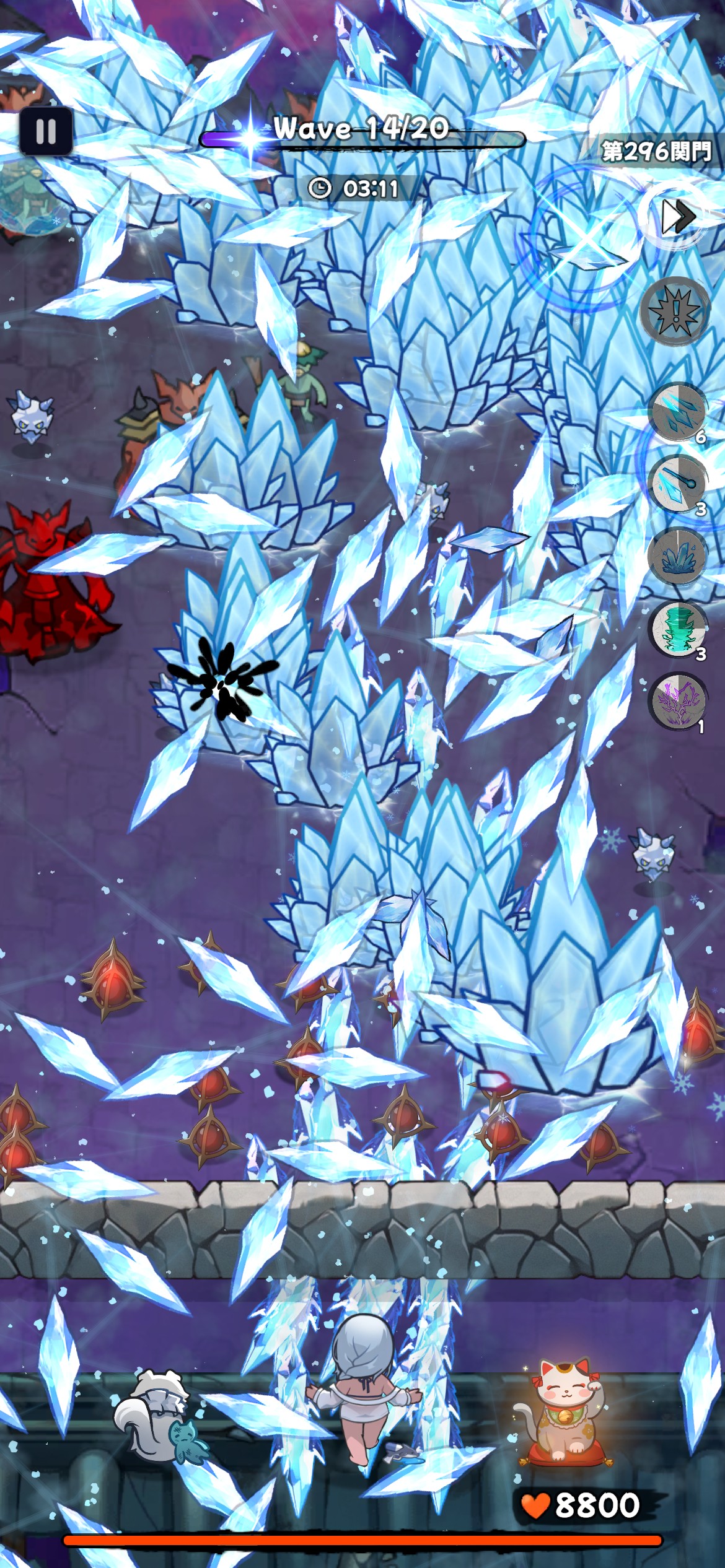This screenshot has height=1568, width=725.
Task: Select the ice crystal cluster skill
Action: (x=677, y=557)
